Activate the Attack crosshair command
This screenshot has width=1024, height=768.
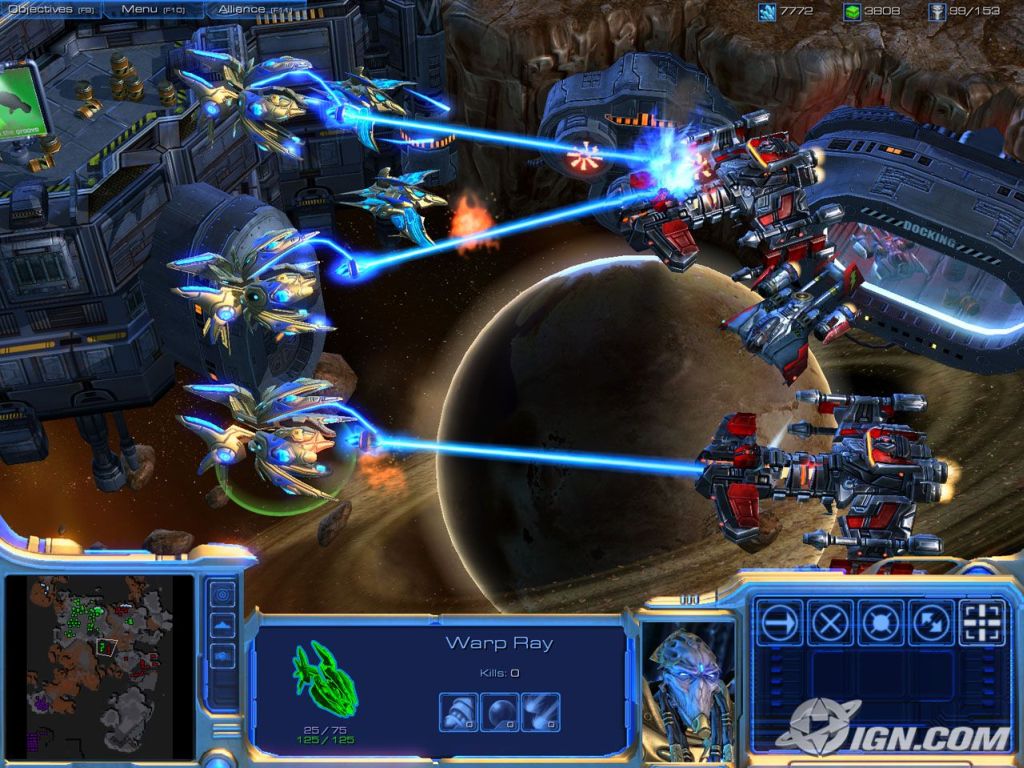point(982,624)
